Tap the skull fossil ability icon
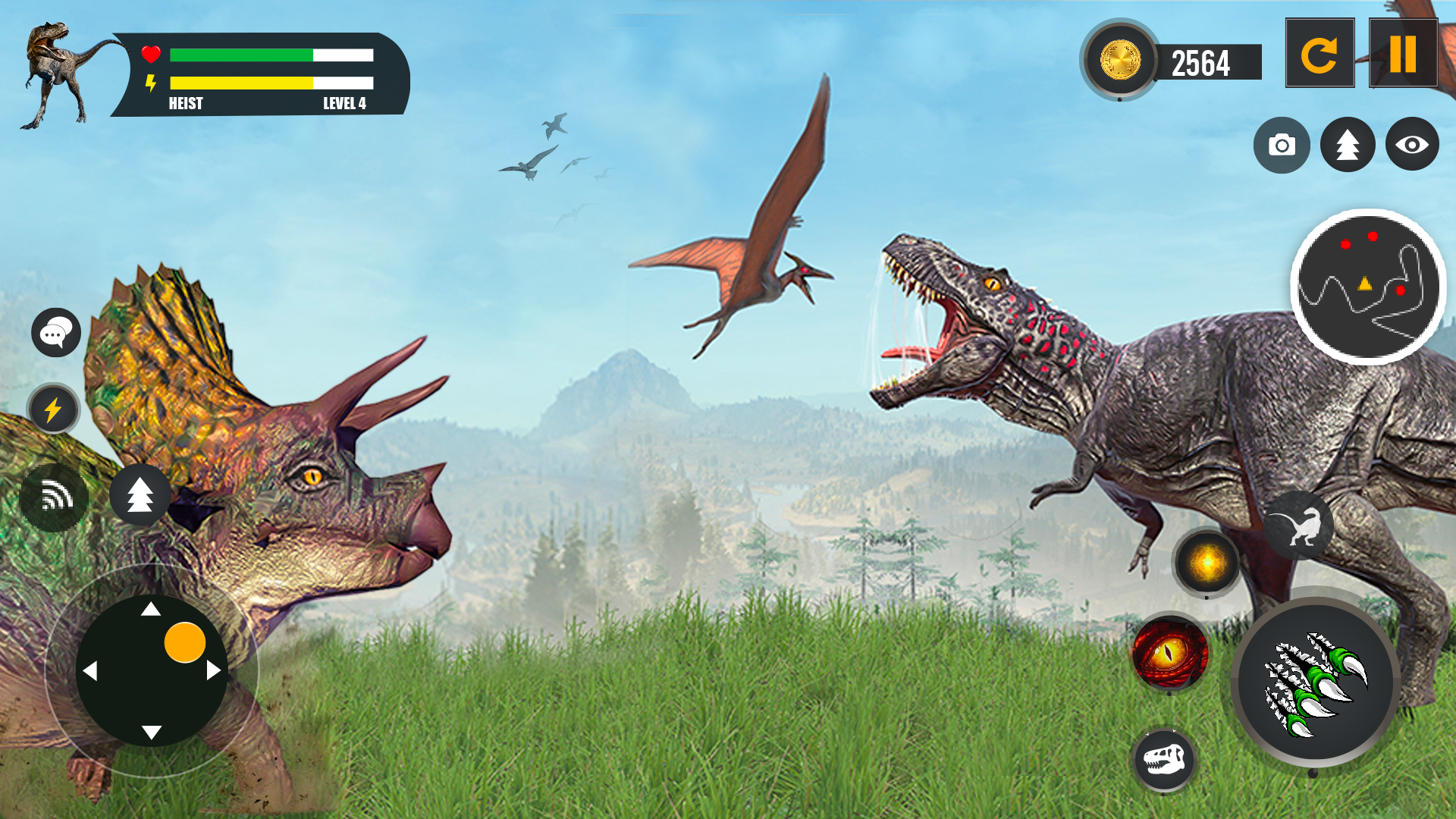1456x819 pixels. coord(1165,759)
